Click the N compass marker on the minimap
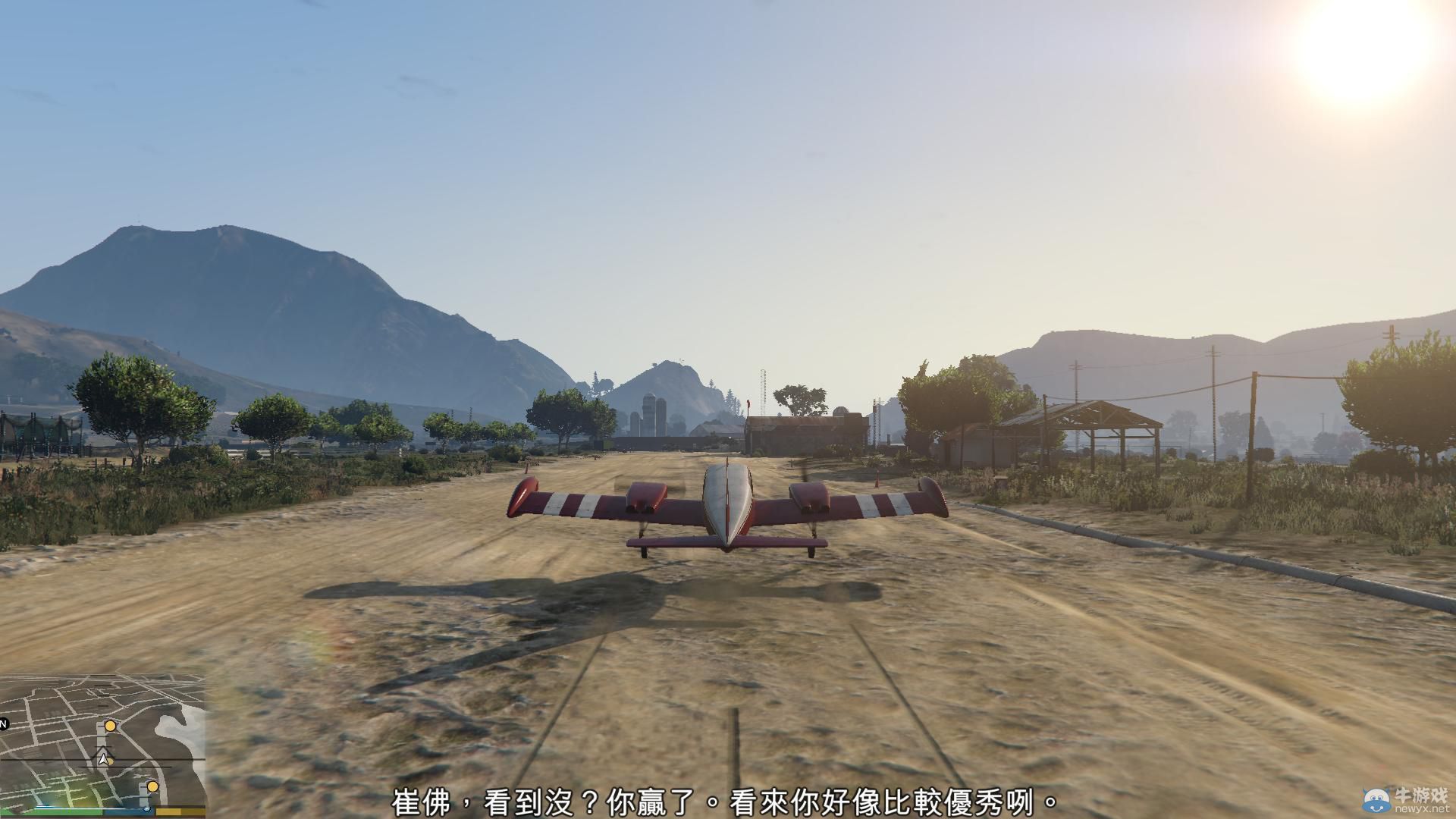Image resolution: width=1456 pixels, height=819 pixels. tap(3, 724)
